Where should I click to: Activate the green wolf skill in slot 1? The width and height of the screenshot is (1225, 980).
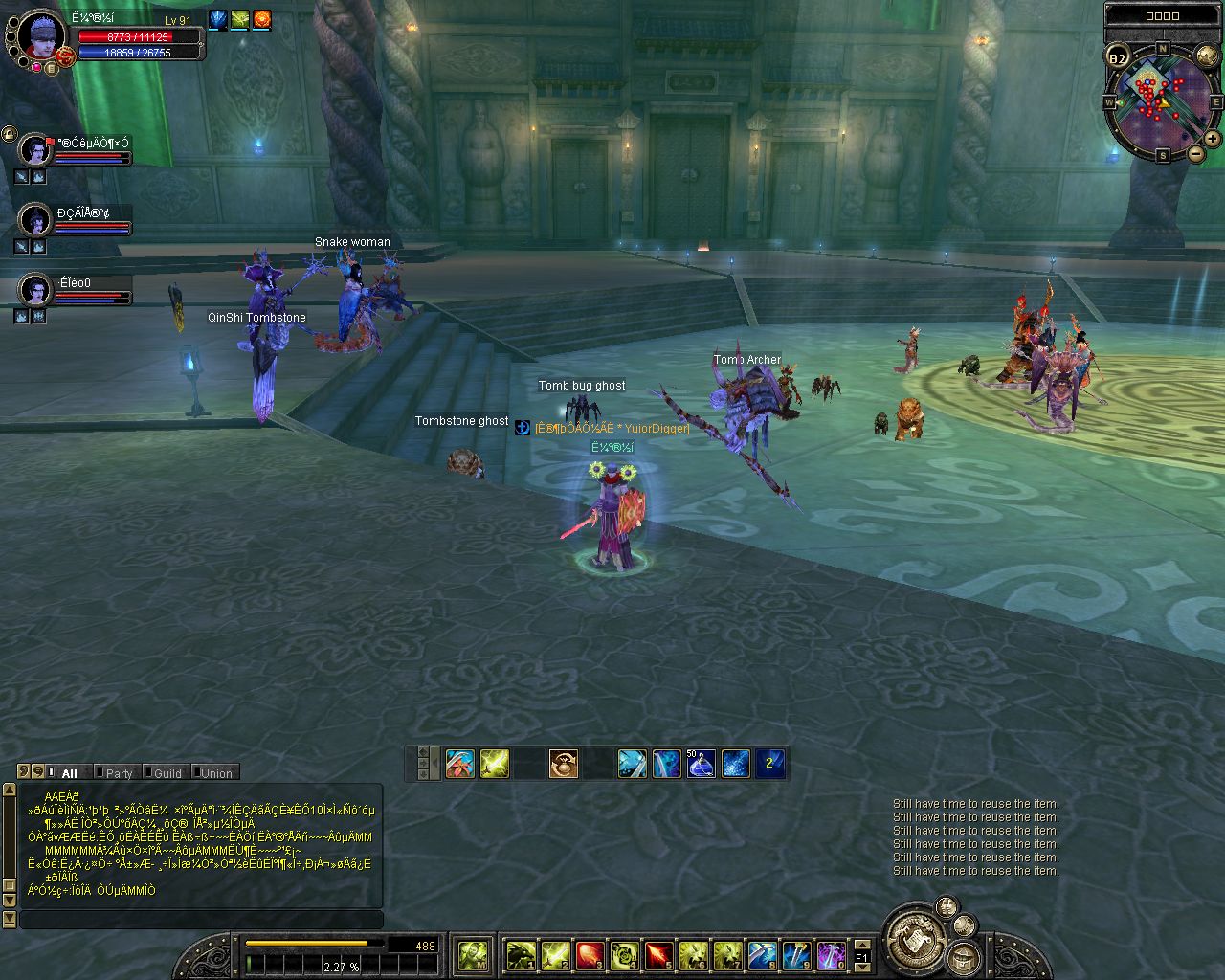pyautogui.click(x=521, y=955)
